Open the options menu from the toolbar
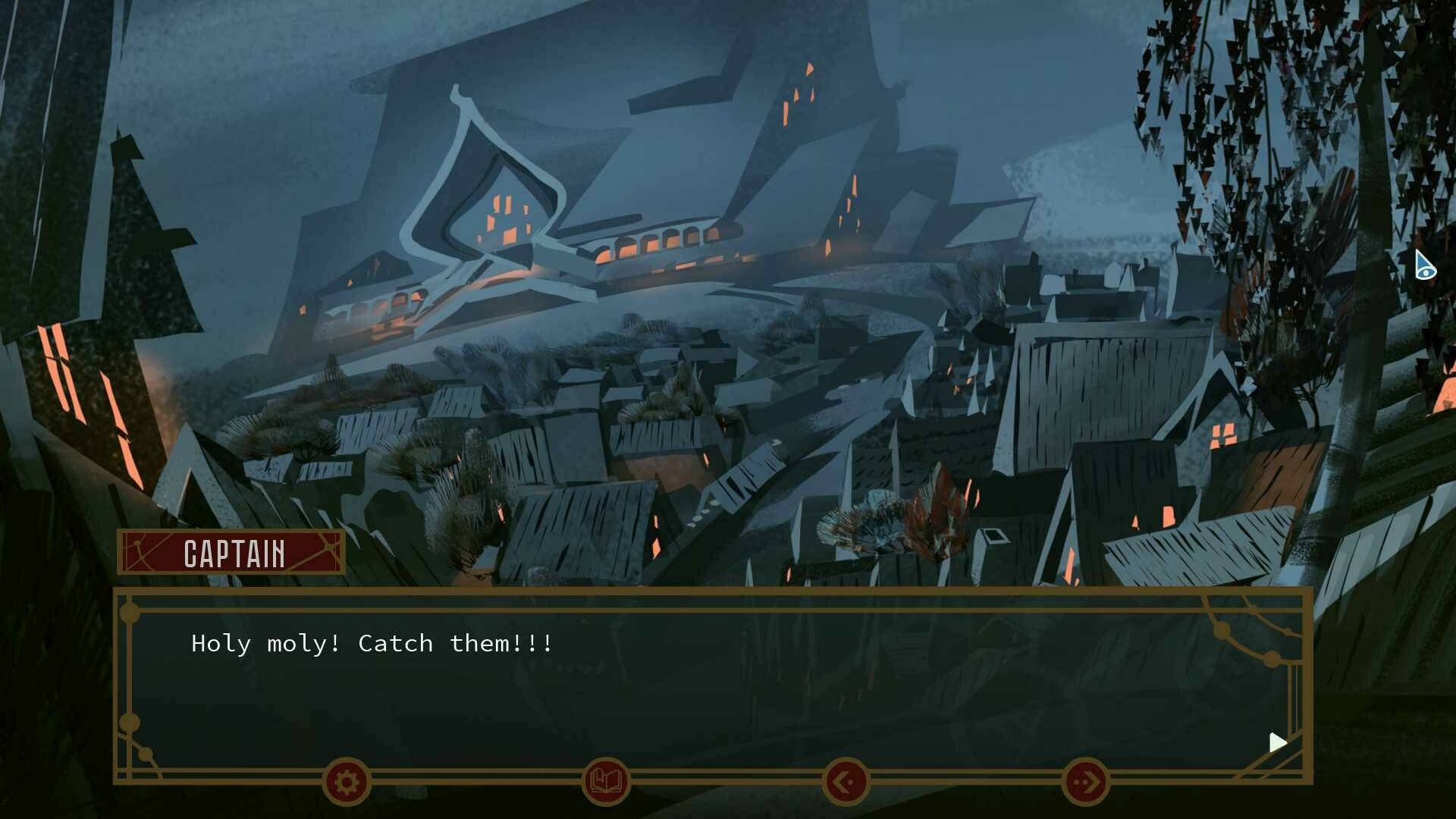Image resolution: width=1456 pixels, height=819 pixels. 346,783
